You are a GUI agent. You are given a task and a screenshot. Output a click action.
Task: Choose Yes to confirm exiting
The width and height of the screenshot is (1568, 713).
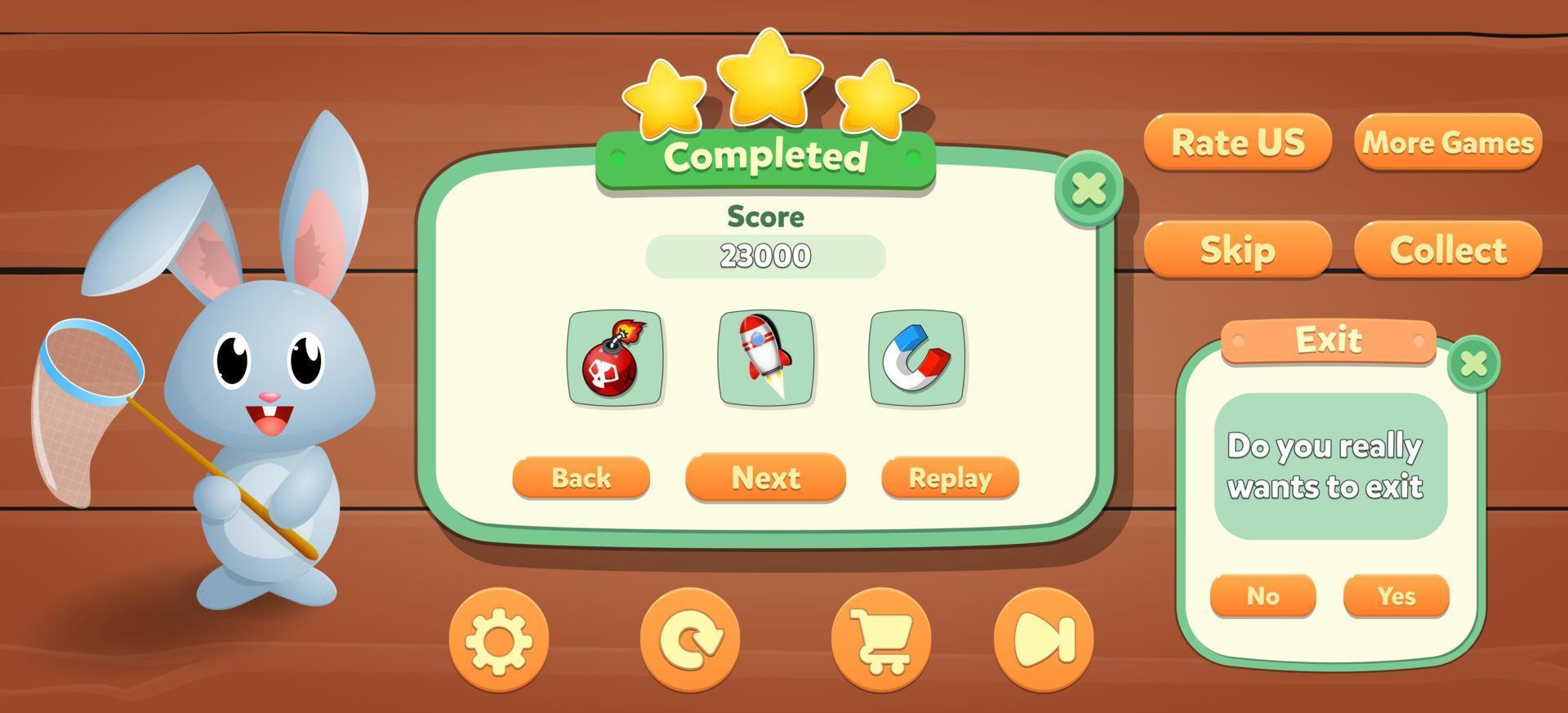1396,596
